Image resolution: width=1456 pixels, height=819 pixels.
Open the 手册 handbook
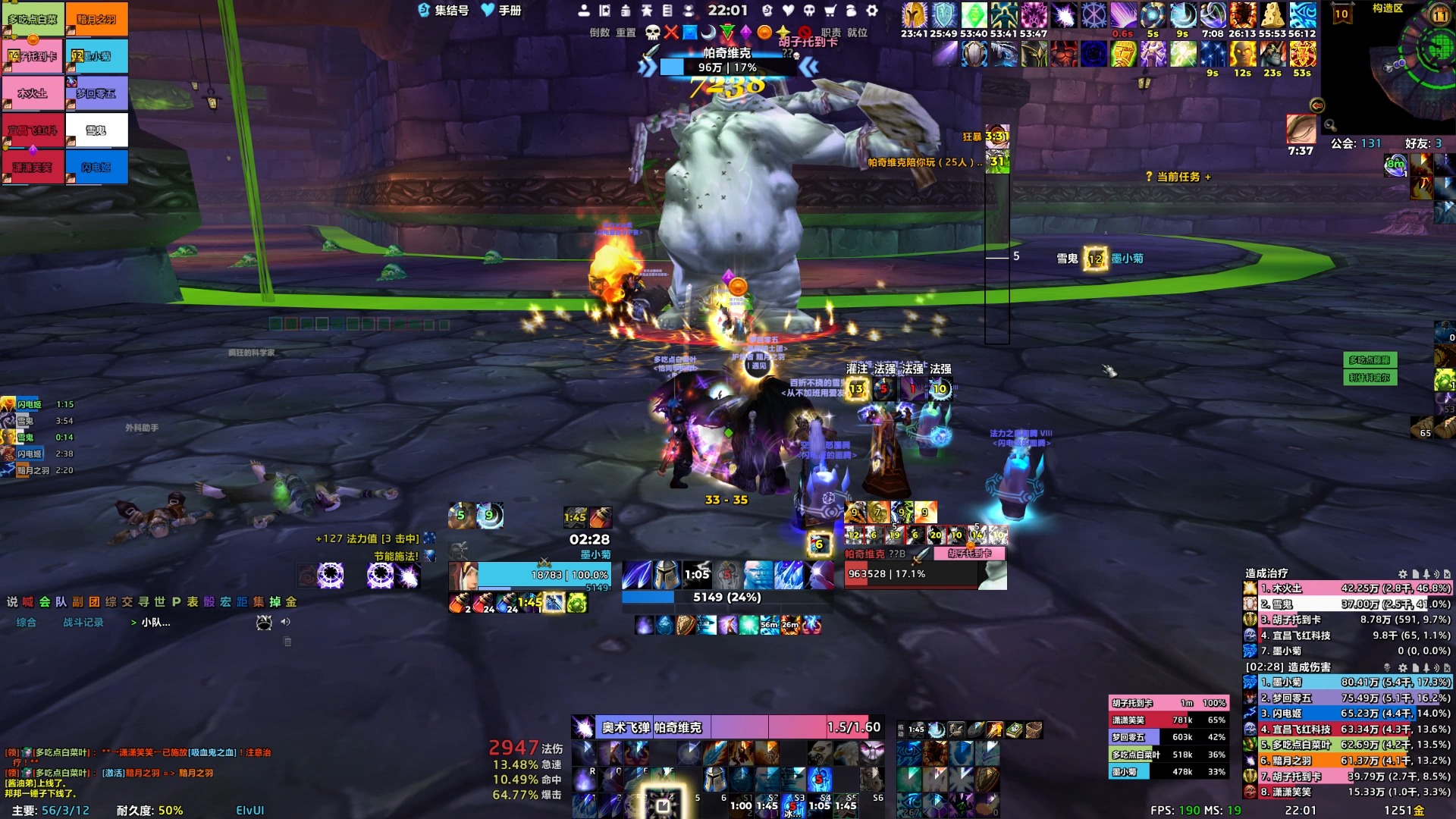(501, 11)
